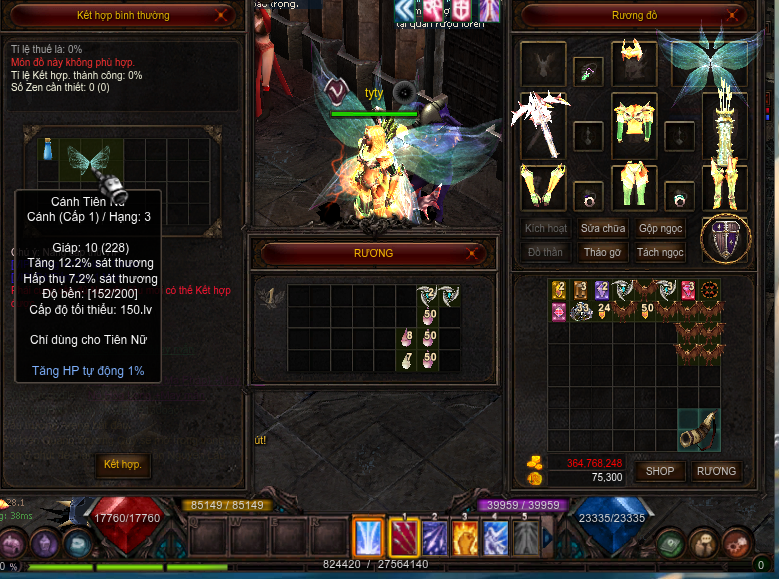Click the purple shield emblem button
Image resolution: width=779 pixels, height=579 pixels.
click(725, 239)
